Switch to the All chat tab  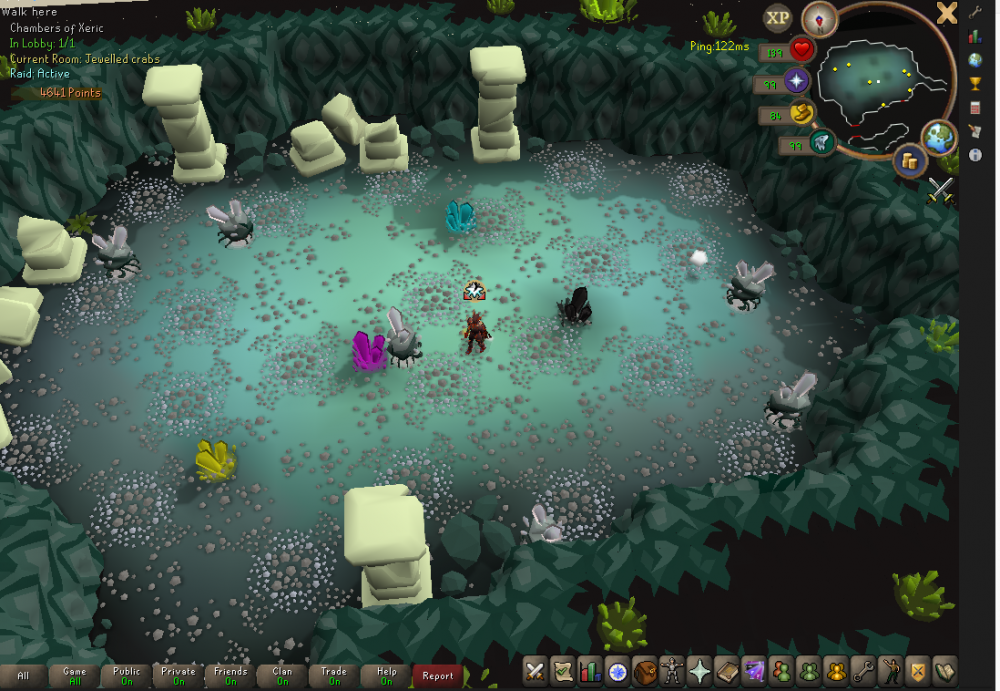tap(23, 675)
